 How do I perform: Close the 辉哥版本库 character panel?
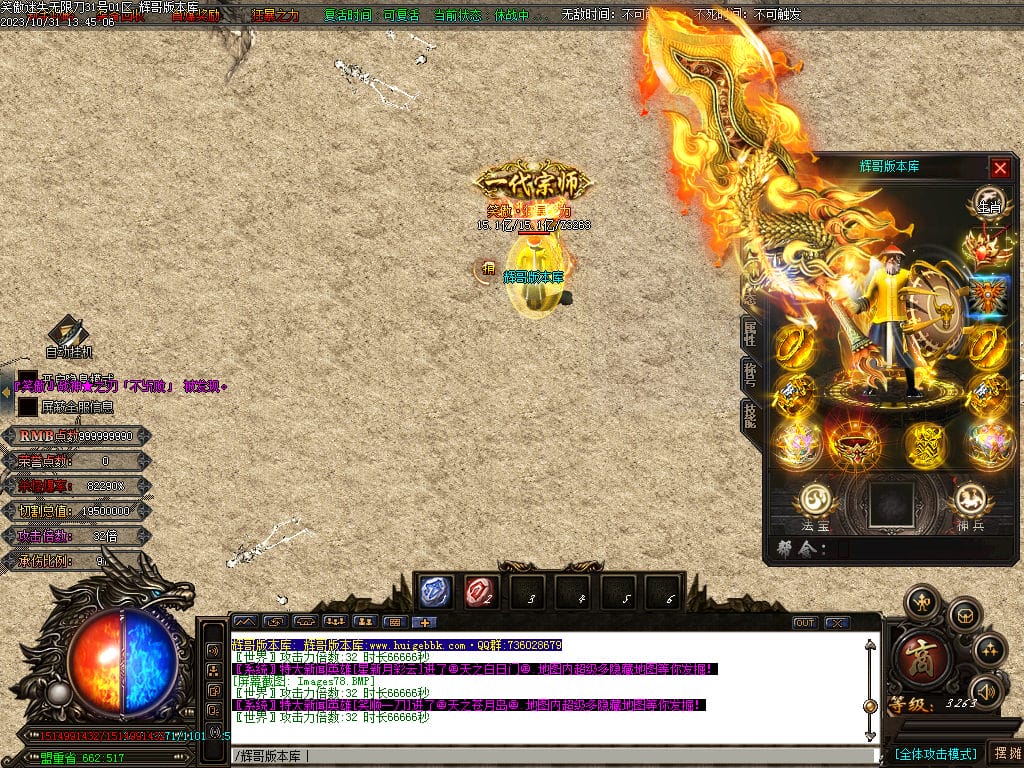(x=999, y=168)
